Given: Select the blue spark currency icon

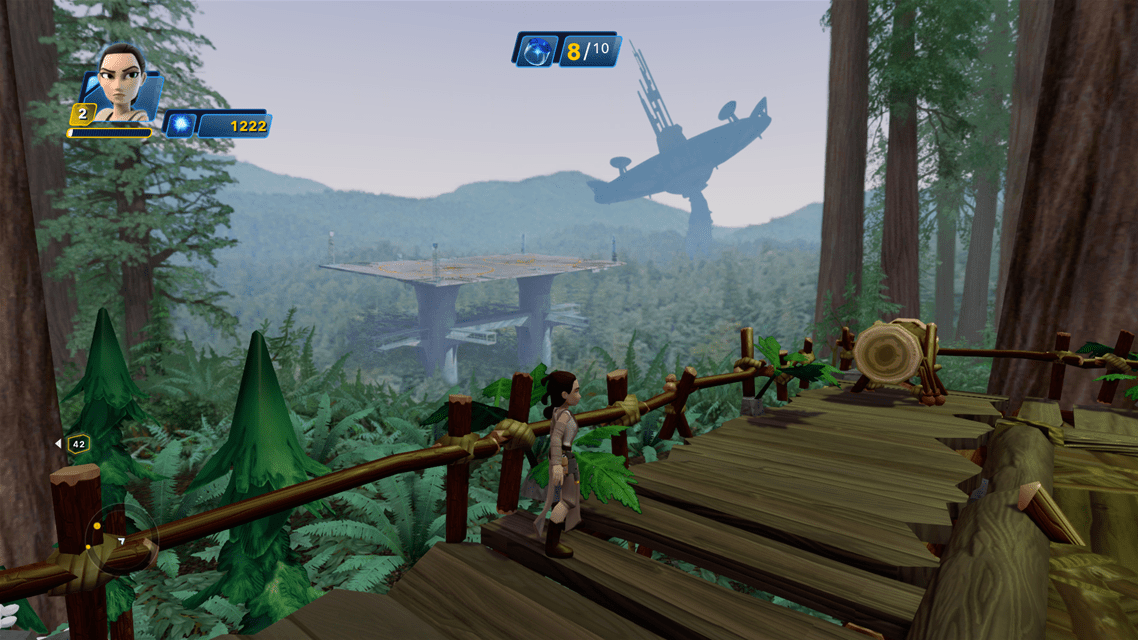Looking at the screenshot, I should point(180,125).
